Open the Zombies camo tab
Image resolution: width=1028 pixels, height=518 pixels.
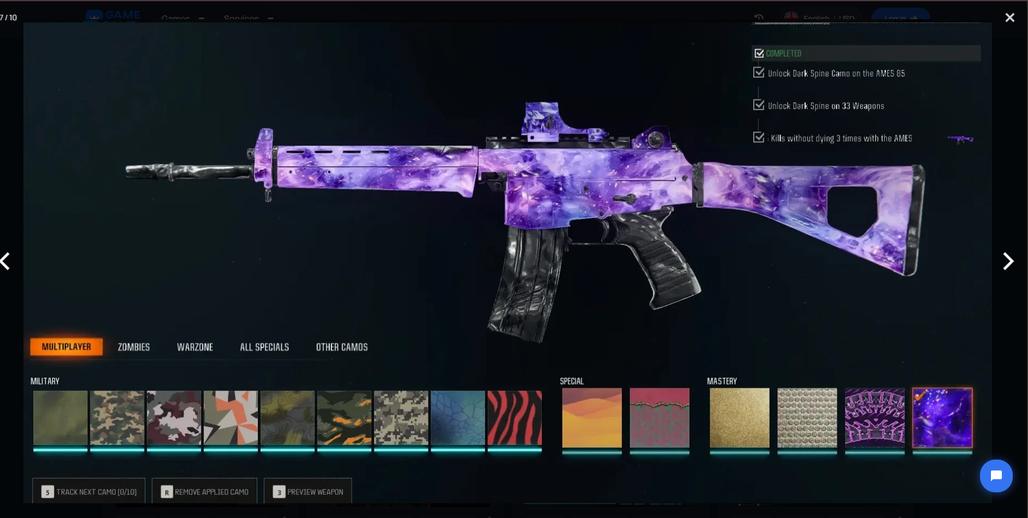(134, 347)
